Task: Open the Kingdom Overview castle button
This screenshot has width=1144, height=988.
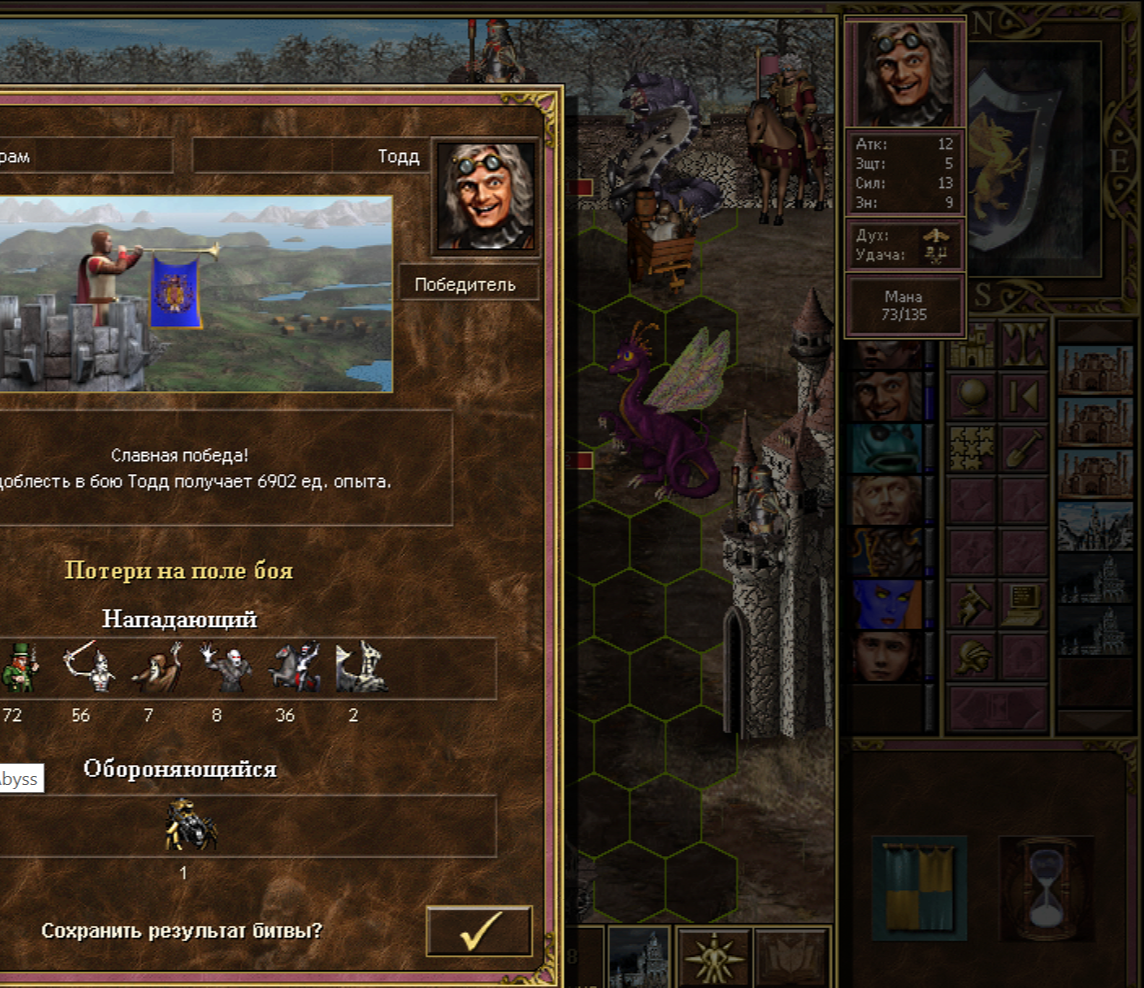Action: pos(972,345)
